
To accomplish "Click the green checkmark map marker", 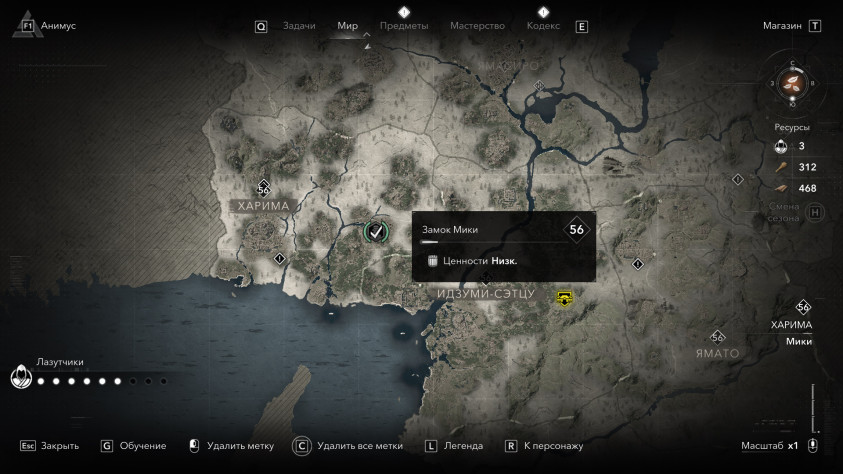I will [x=375, y=232].
